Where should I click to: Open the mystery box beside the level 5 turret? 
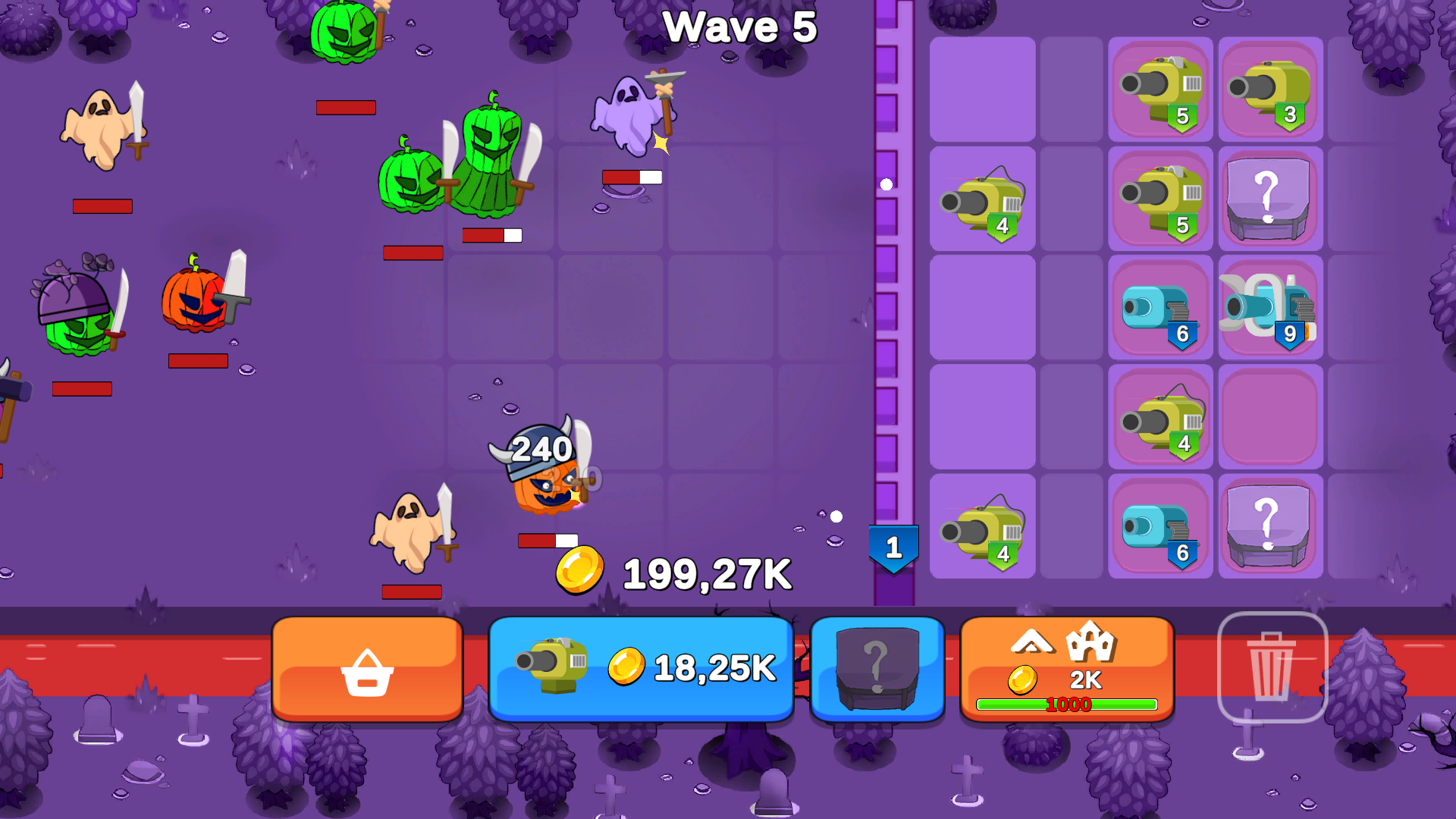[x=1270, y=199]
